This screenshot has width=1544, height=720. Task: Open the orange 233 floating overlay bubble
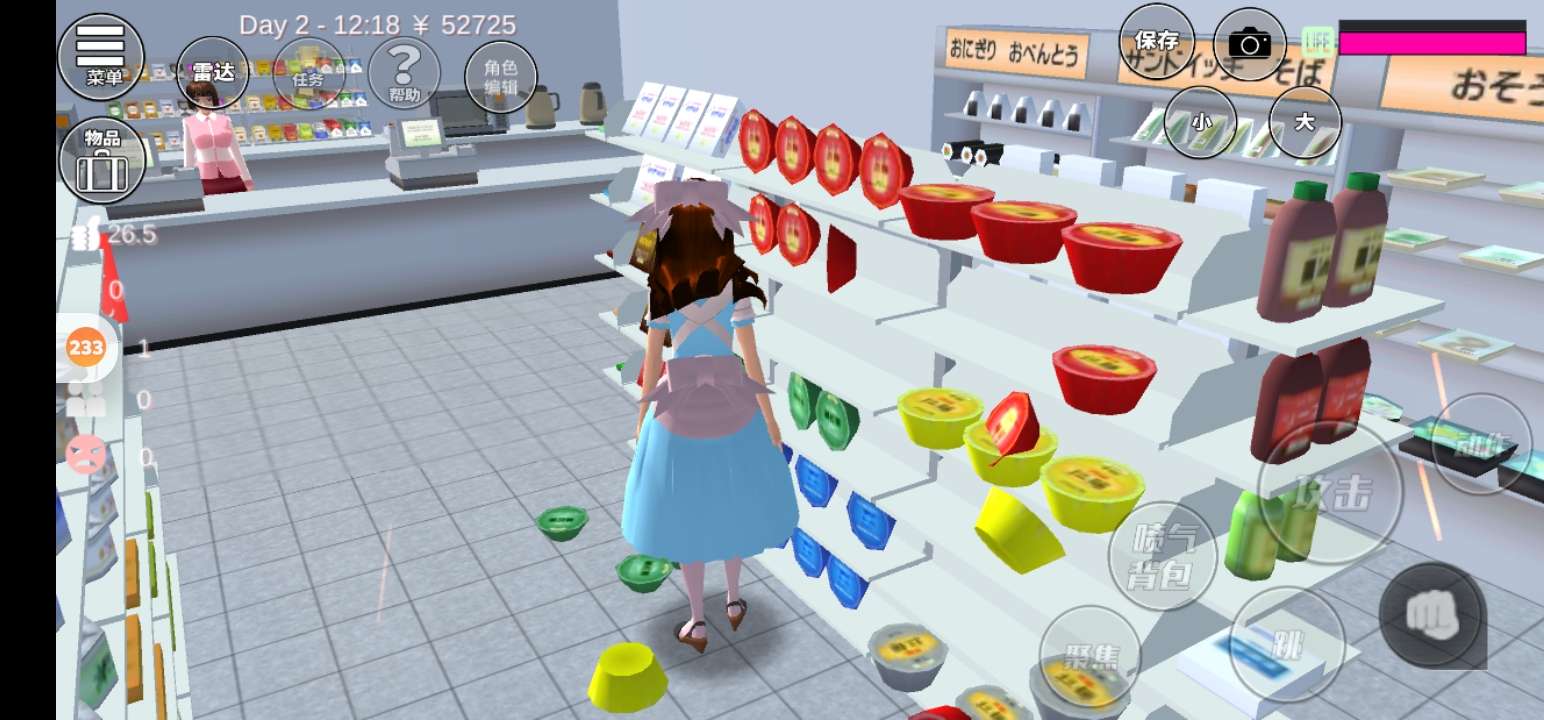[86, 348]
